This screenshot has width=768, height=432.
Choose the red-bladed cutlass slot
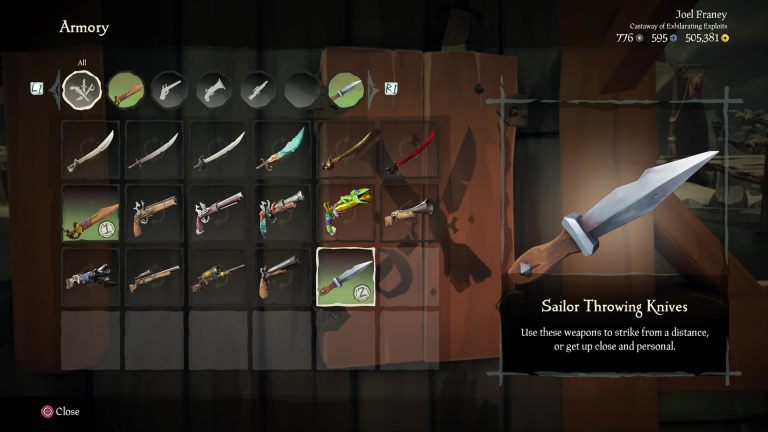pyautogui.click(x=409, y=150)
